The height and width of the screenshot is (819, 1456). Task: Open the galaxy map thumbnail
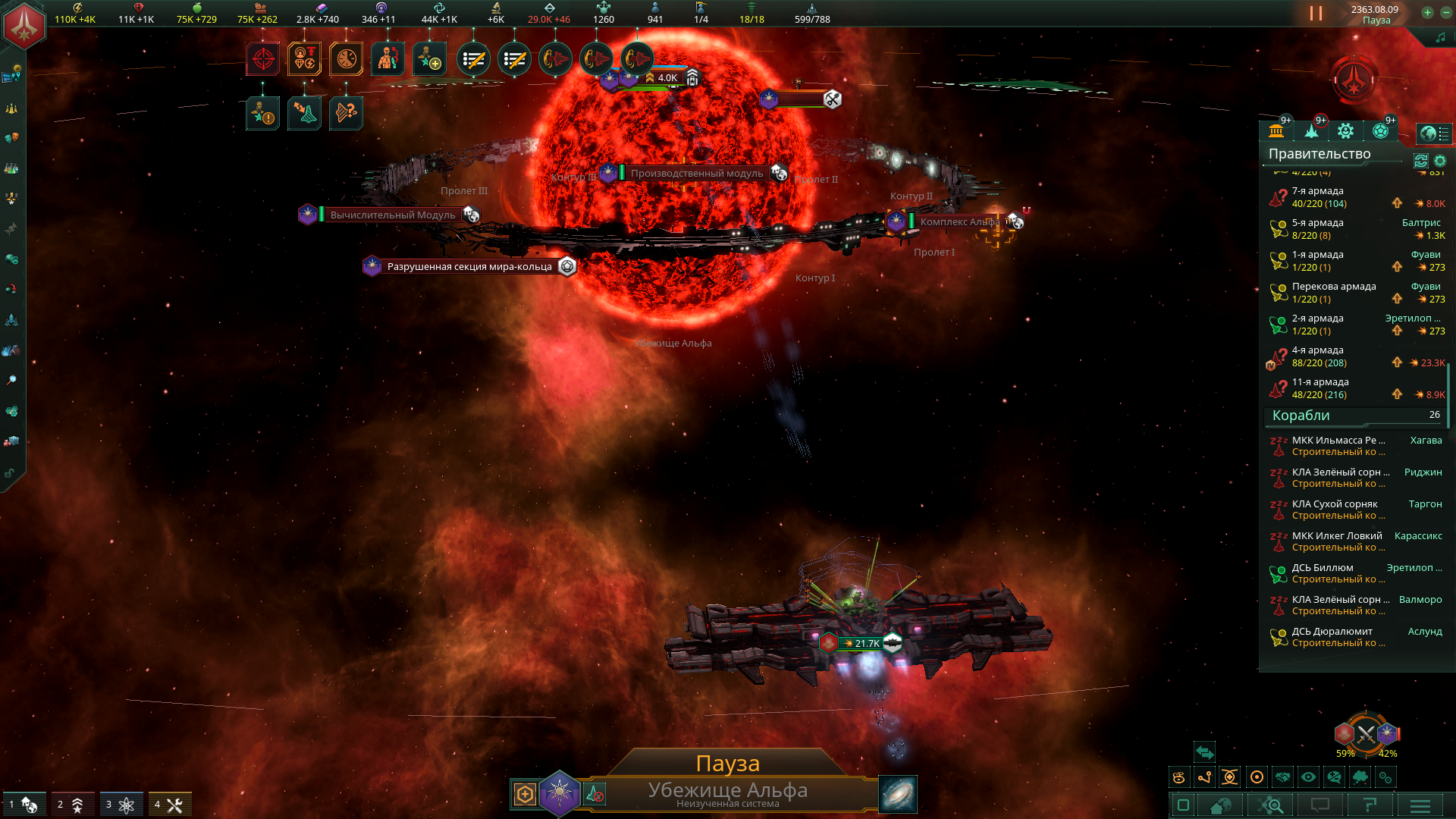[x=898, y=794]
